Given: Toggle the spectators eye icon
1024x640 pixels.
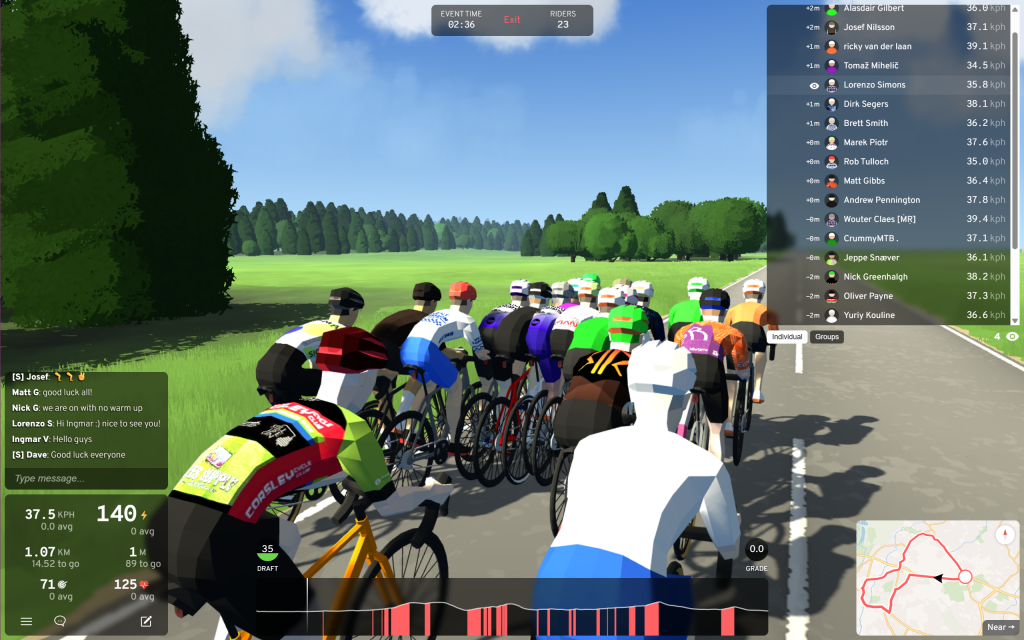Looking at the screenshot, I should 1012,337.
